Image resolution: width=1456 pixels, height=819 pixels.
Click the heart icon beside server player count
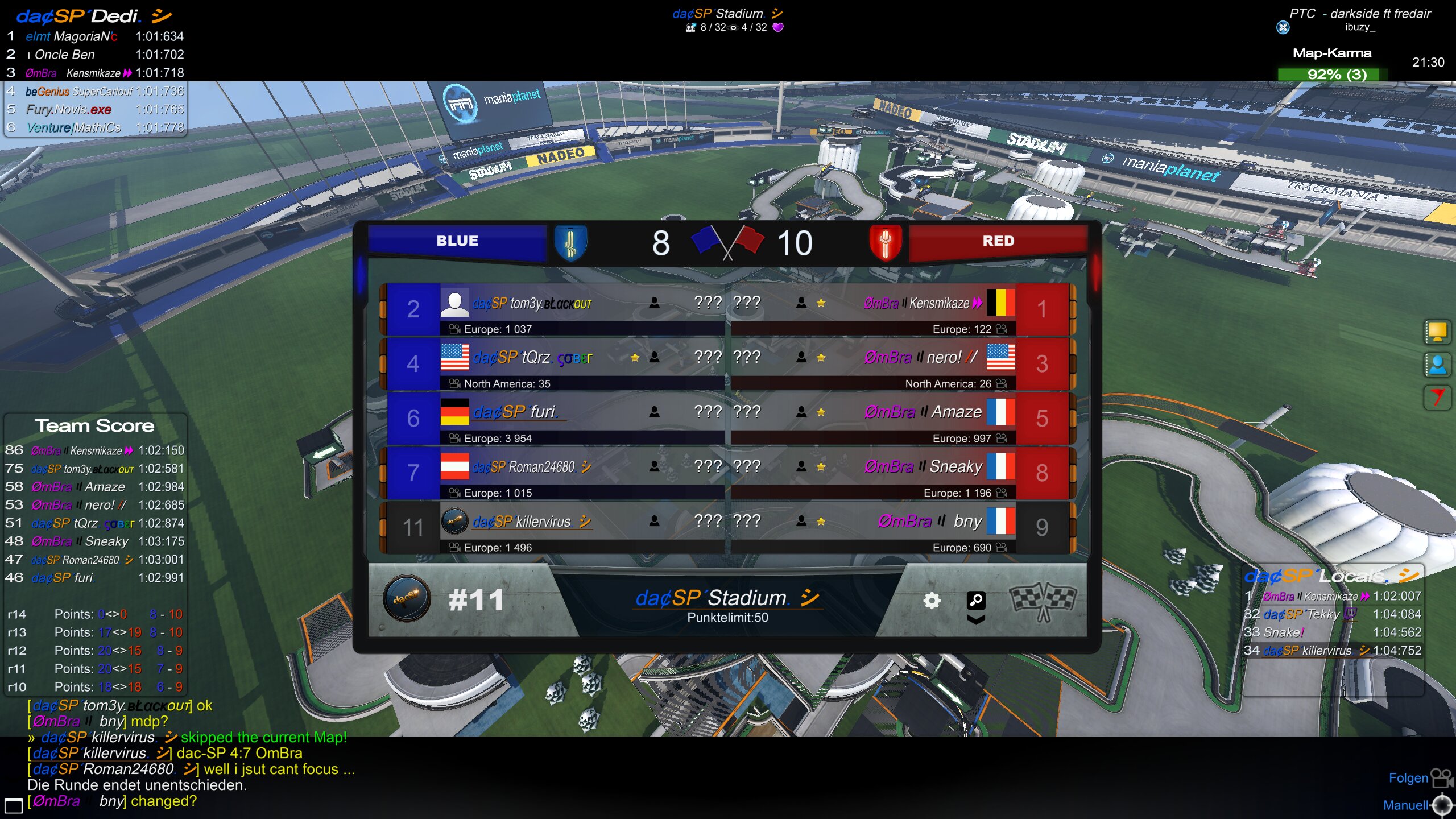point(778,27)
